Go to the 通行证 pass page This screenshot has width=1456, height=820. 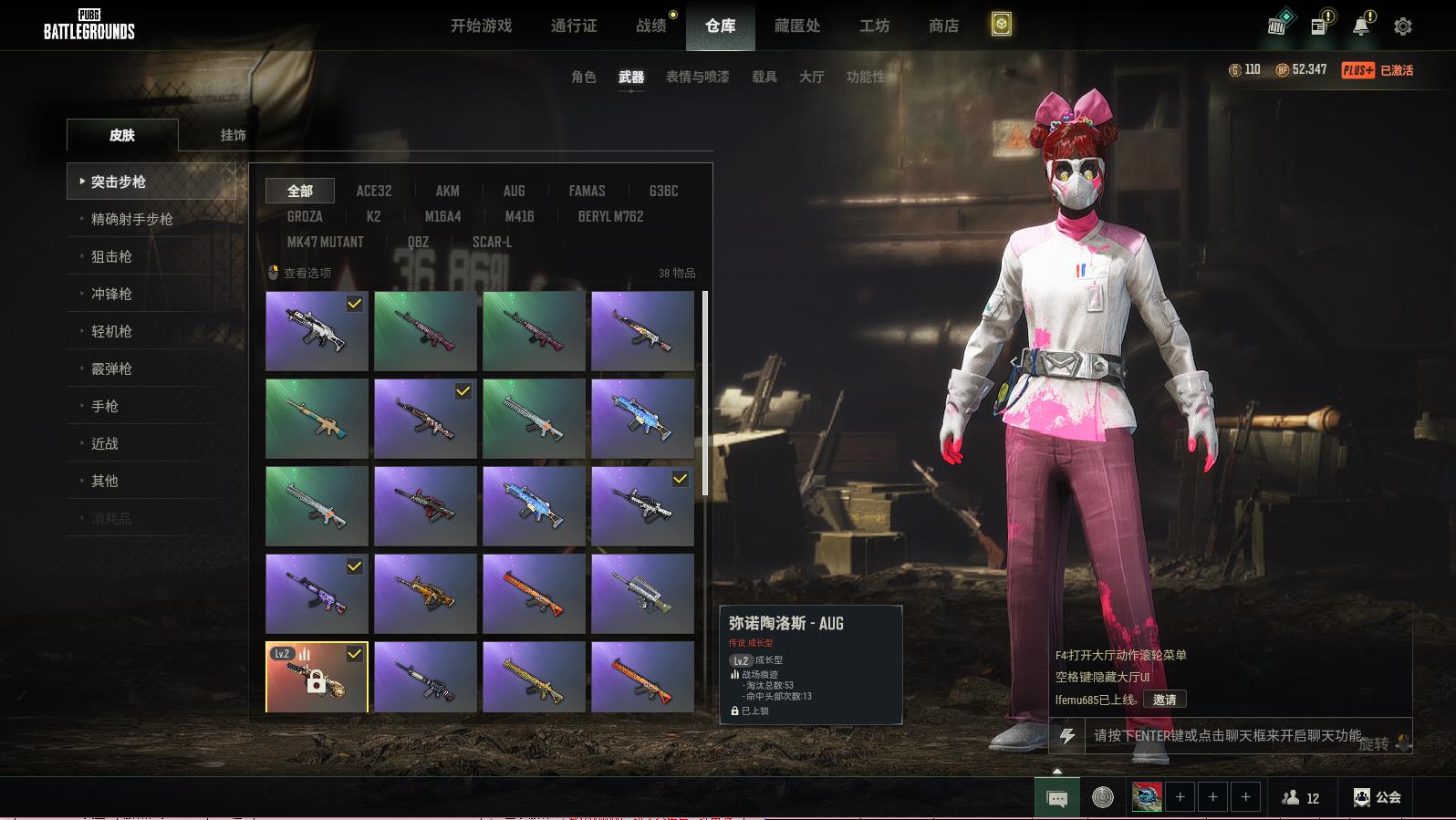click(574, 26)
